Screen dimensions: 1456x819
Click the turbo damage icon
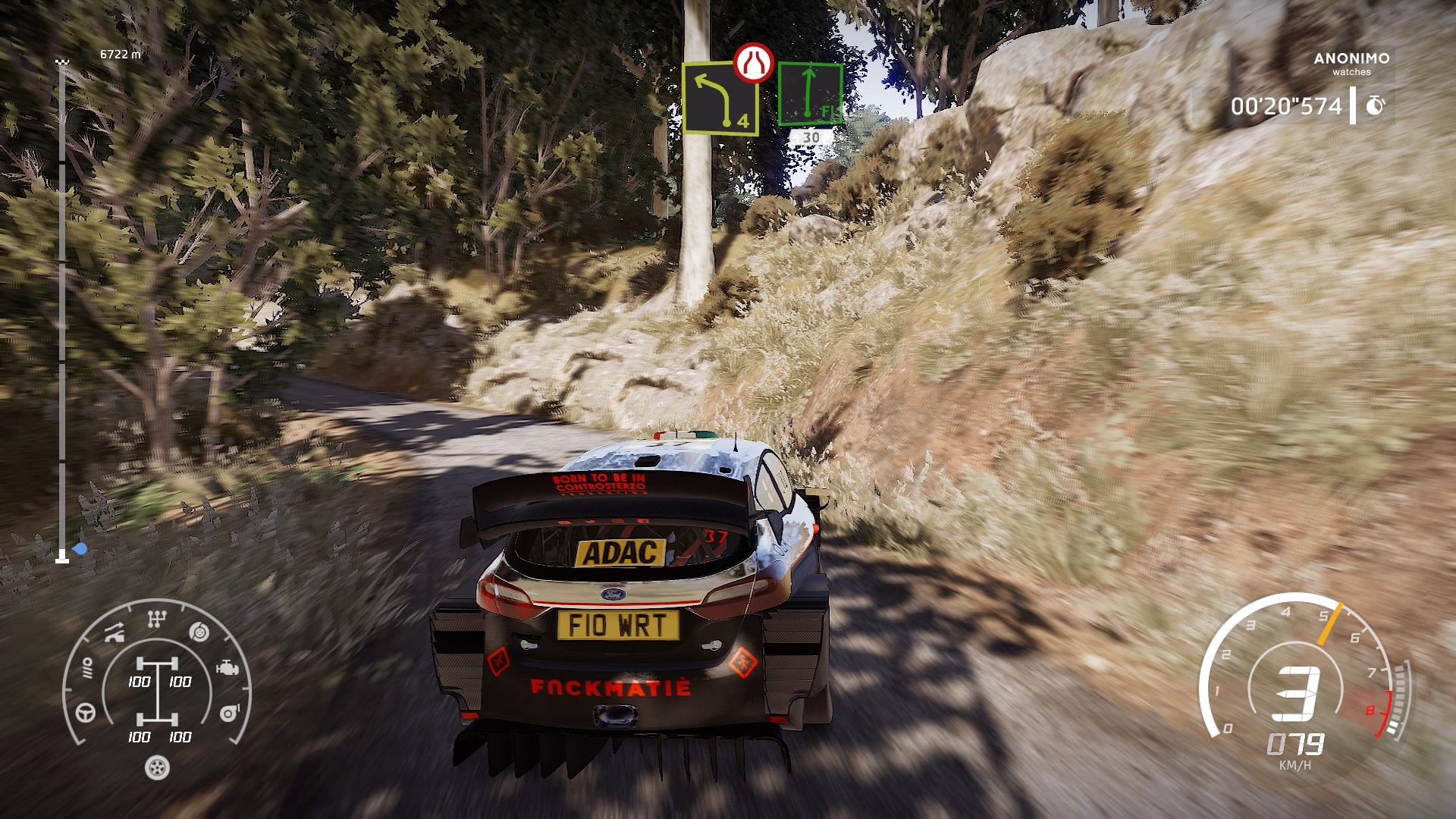point(229,713)
